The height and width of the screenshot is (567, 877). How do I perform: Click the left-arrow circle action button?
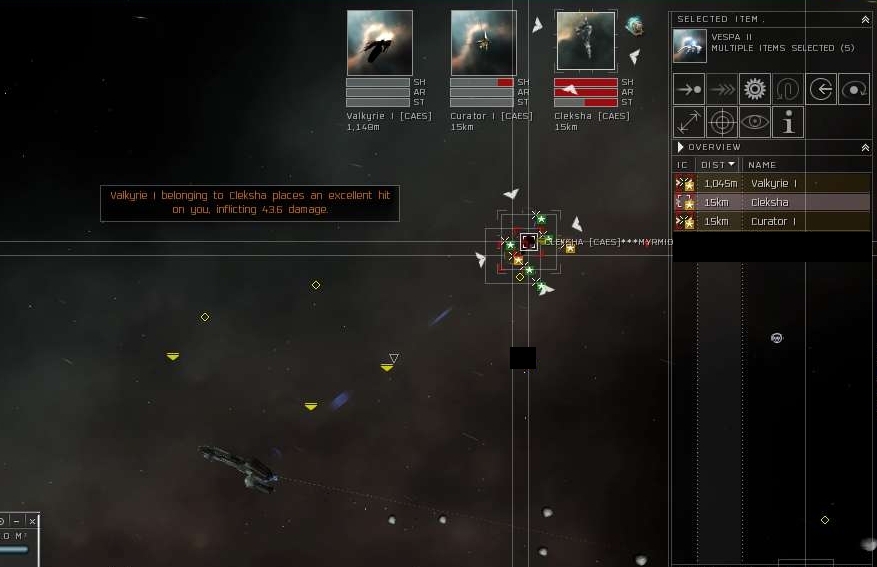click(820, 89)
